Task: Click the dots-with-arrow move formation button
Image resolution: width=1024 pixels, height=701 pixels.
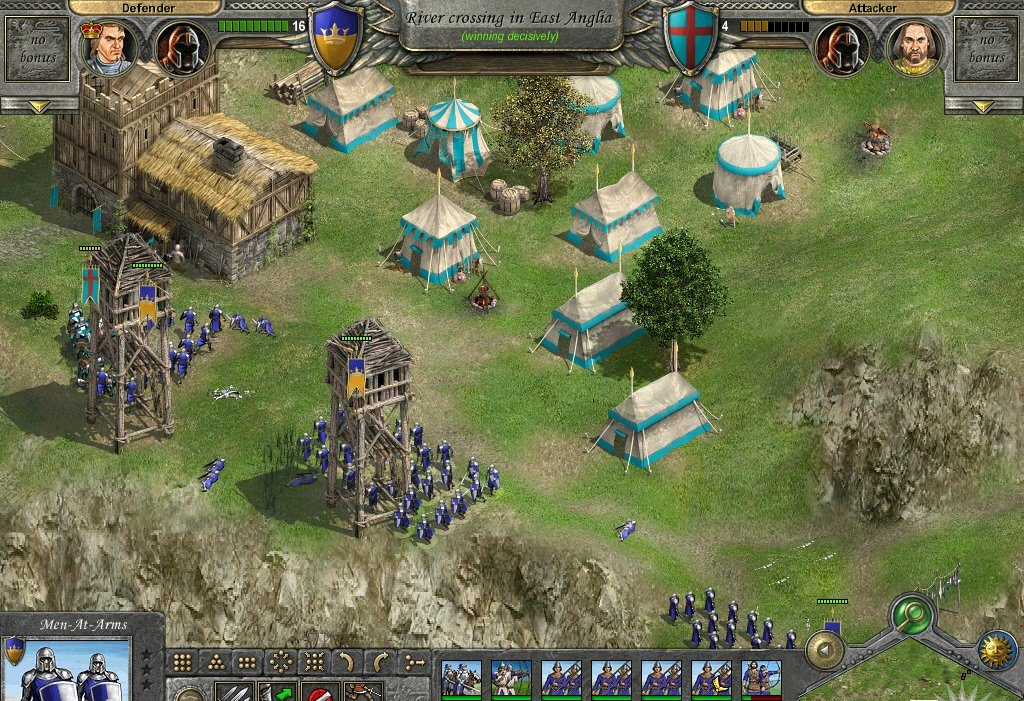Action: pyautogui.click(x=413, y=662)
